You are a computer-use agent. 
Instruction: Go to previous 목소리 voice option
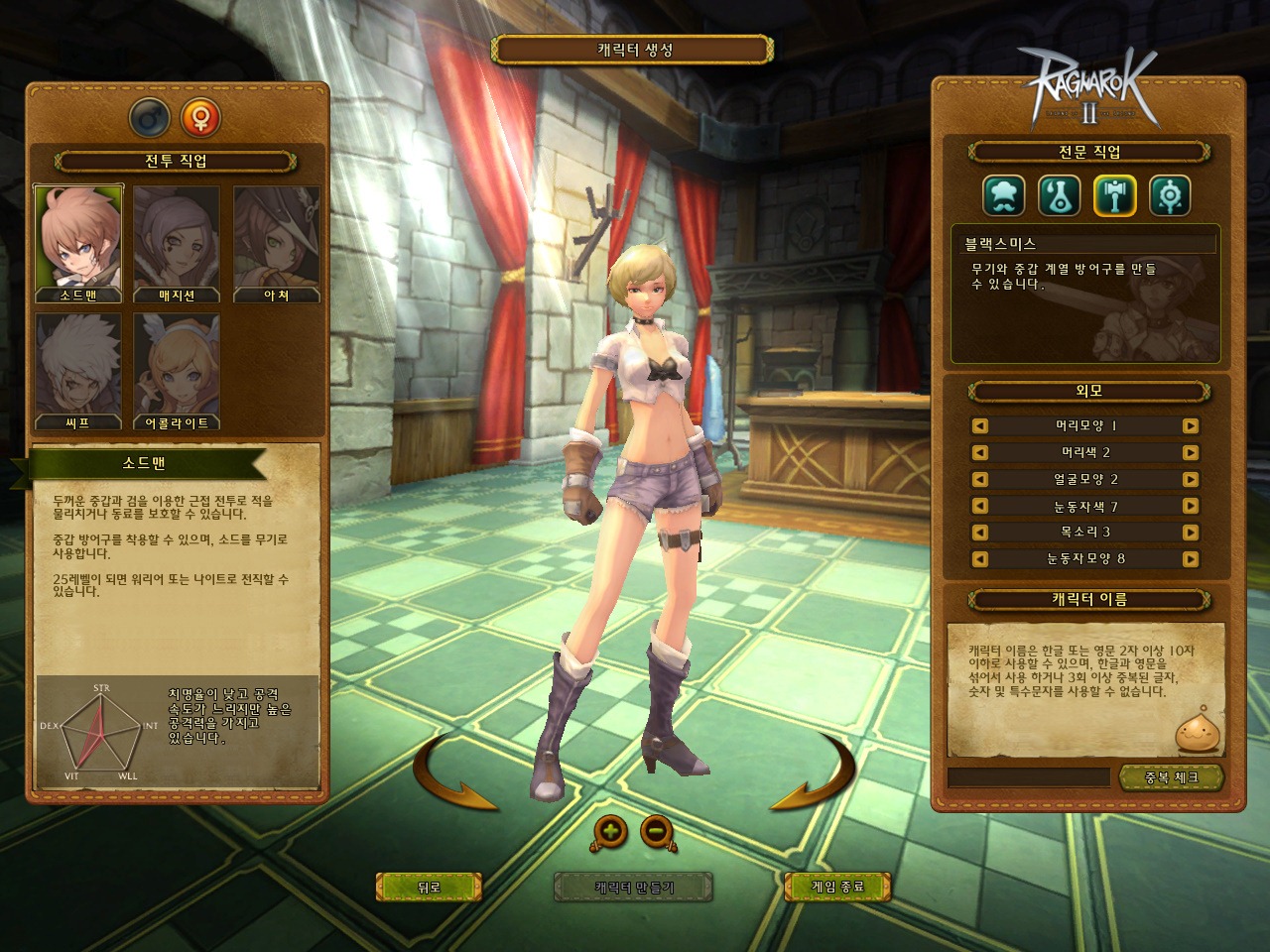[980, 533]
